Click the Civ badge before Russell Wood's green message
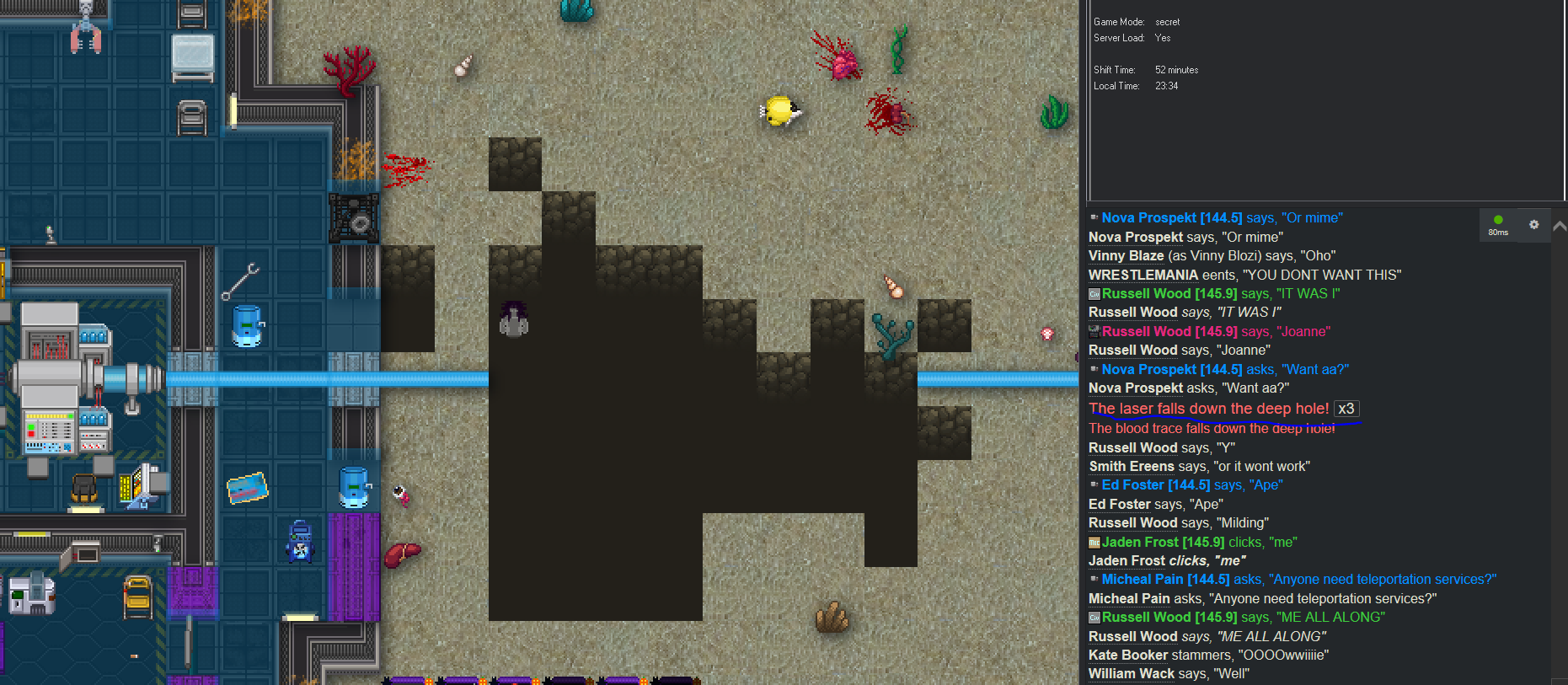 pyautogui.click(x=1093, y=293)
